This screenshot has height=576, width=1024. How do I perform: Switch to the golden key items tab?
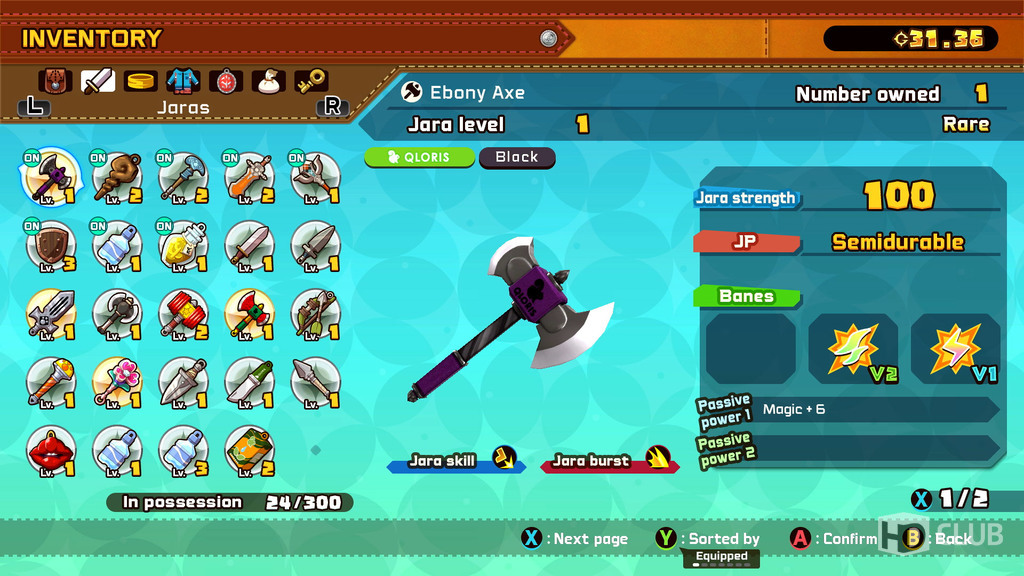[x=311, y=80]
